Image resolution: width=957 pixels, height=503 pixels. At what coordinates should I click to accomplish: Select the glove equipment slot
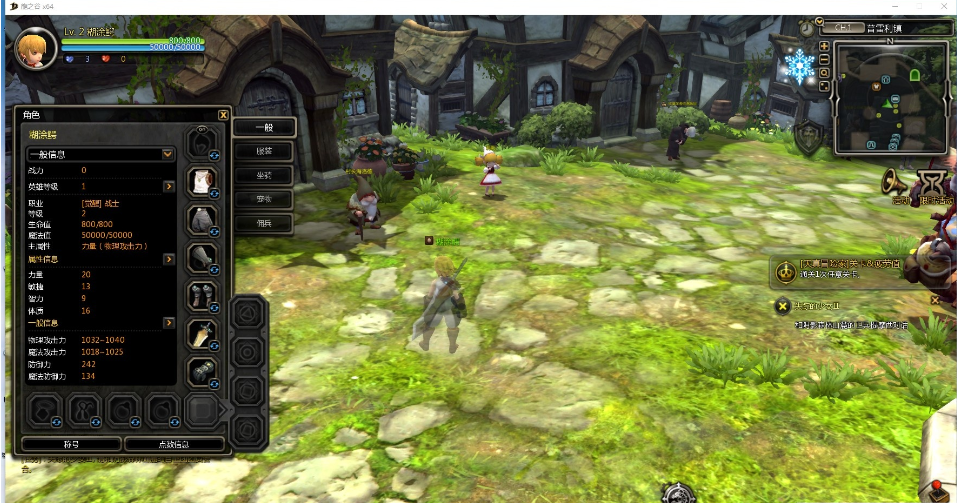pyautogui.click(x=203, y=258)
